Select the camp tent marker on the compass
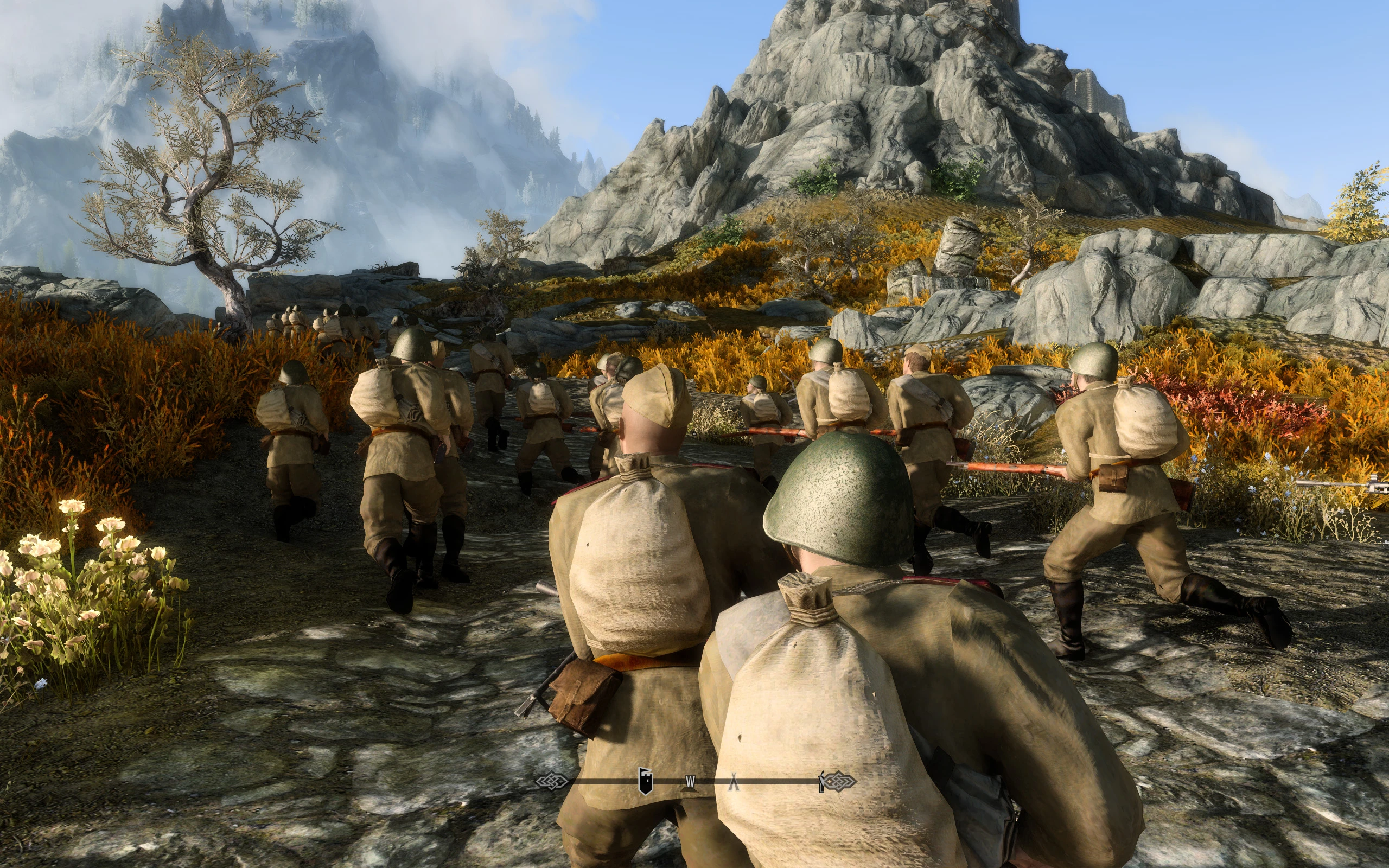 click(734, 782)
